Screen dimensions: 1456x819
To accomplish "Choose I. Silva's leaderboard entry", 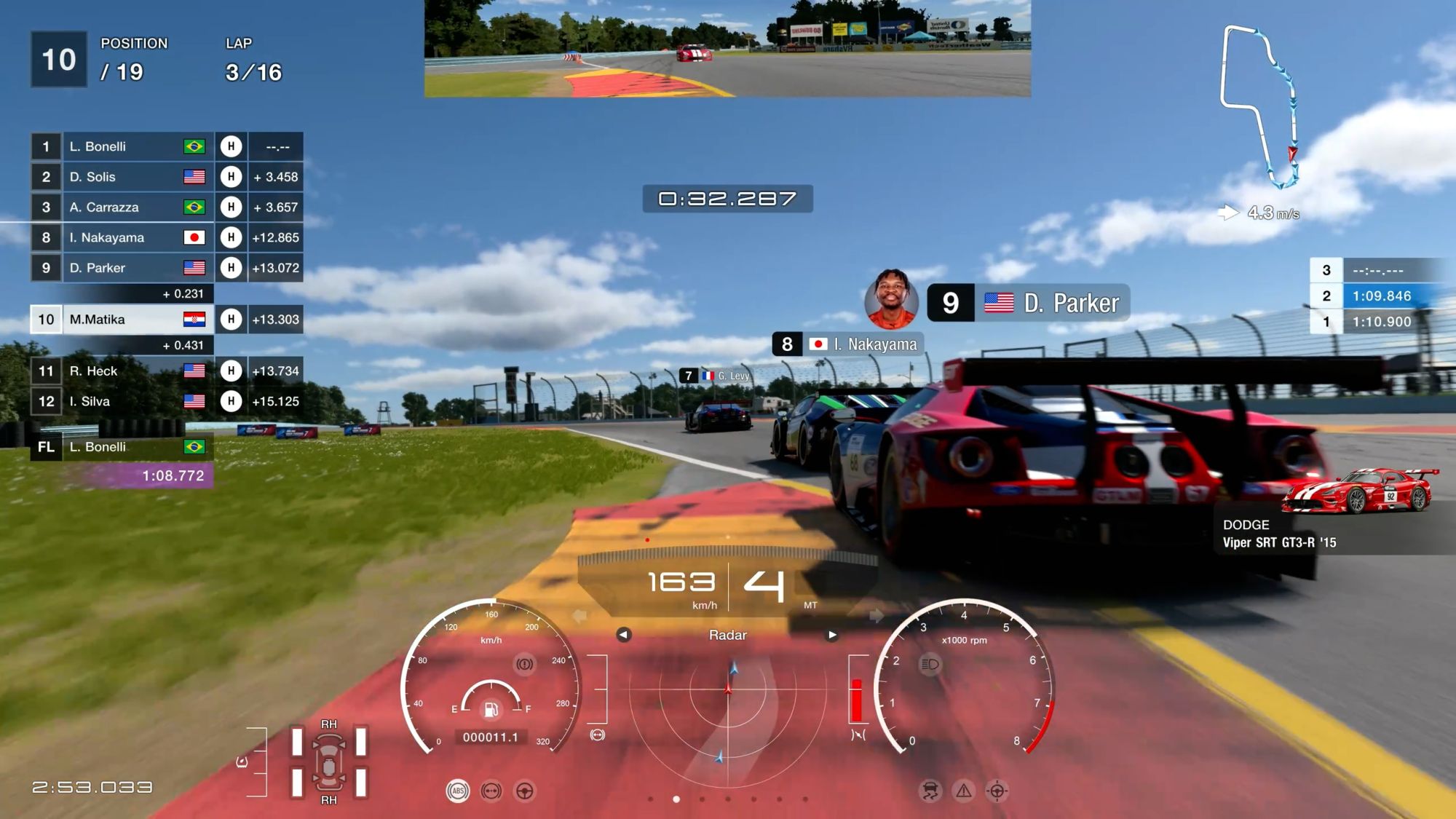I will [x=166, y=401].
